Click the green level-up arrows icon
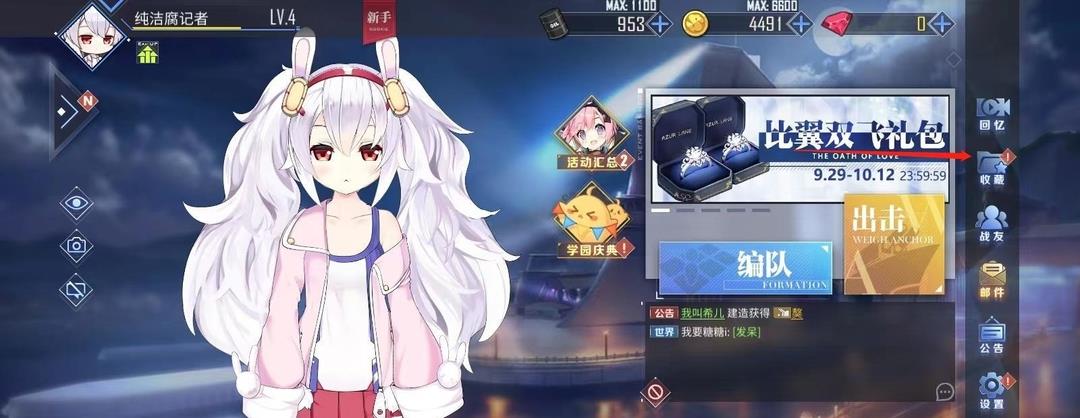 [147, 55]
